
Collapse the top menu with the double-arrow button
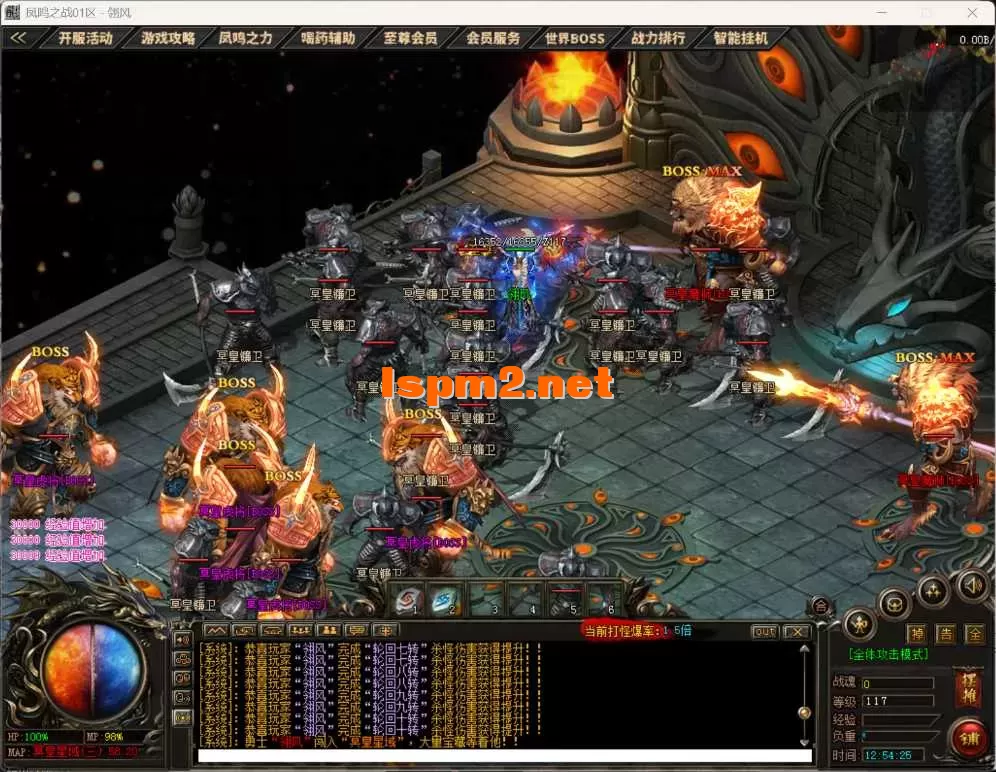pyautogui.click(x=18, y=38)
